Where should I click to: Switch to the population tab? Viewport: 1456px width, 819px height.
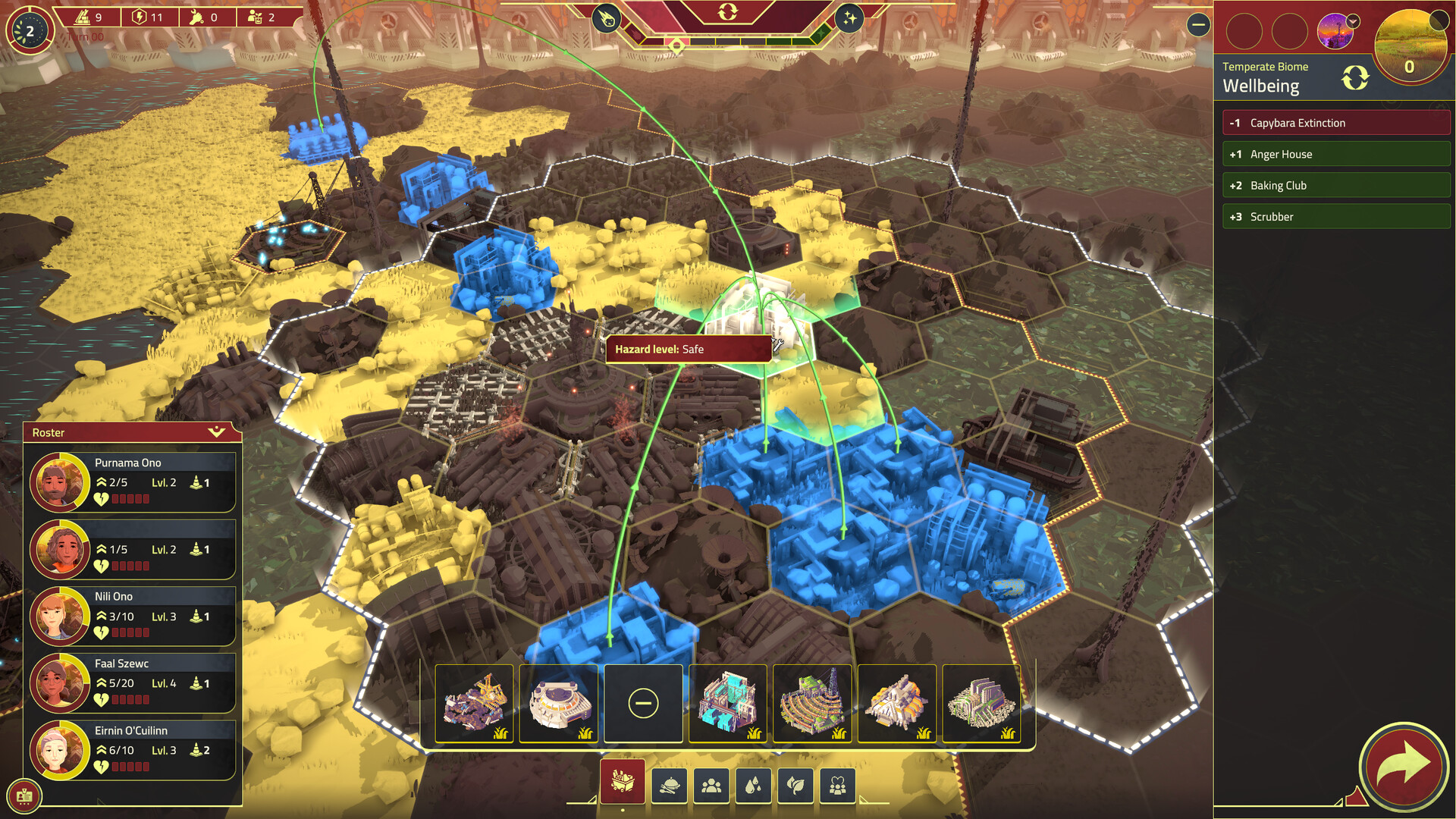click(711, 785)
